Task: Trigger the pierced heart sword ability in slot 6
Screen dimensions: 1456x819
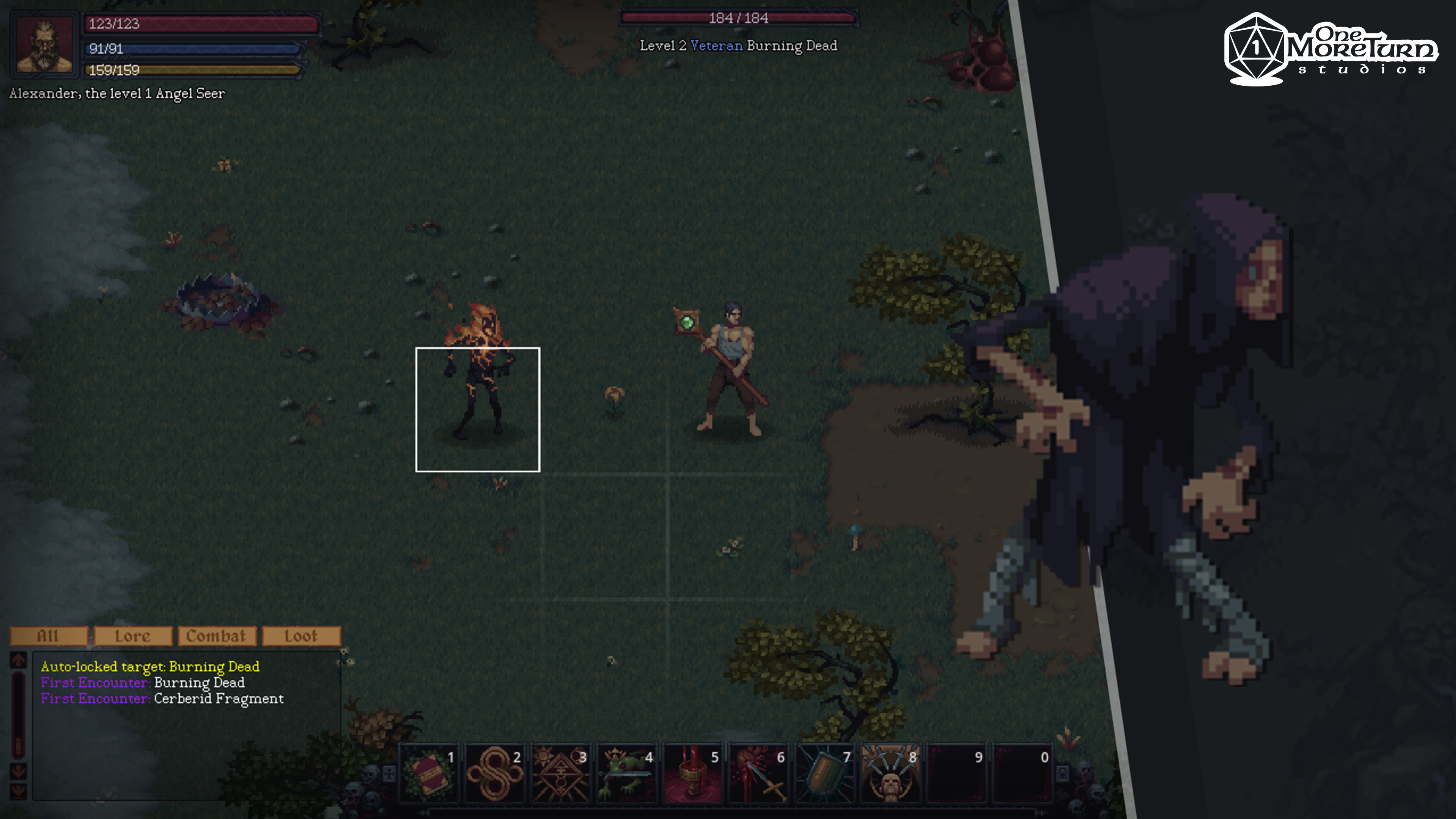Action: tap(758, 773)
